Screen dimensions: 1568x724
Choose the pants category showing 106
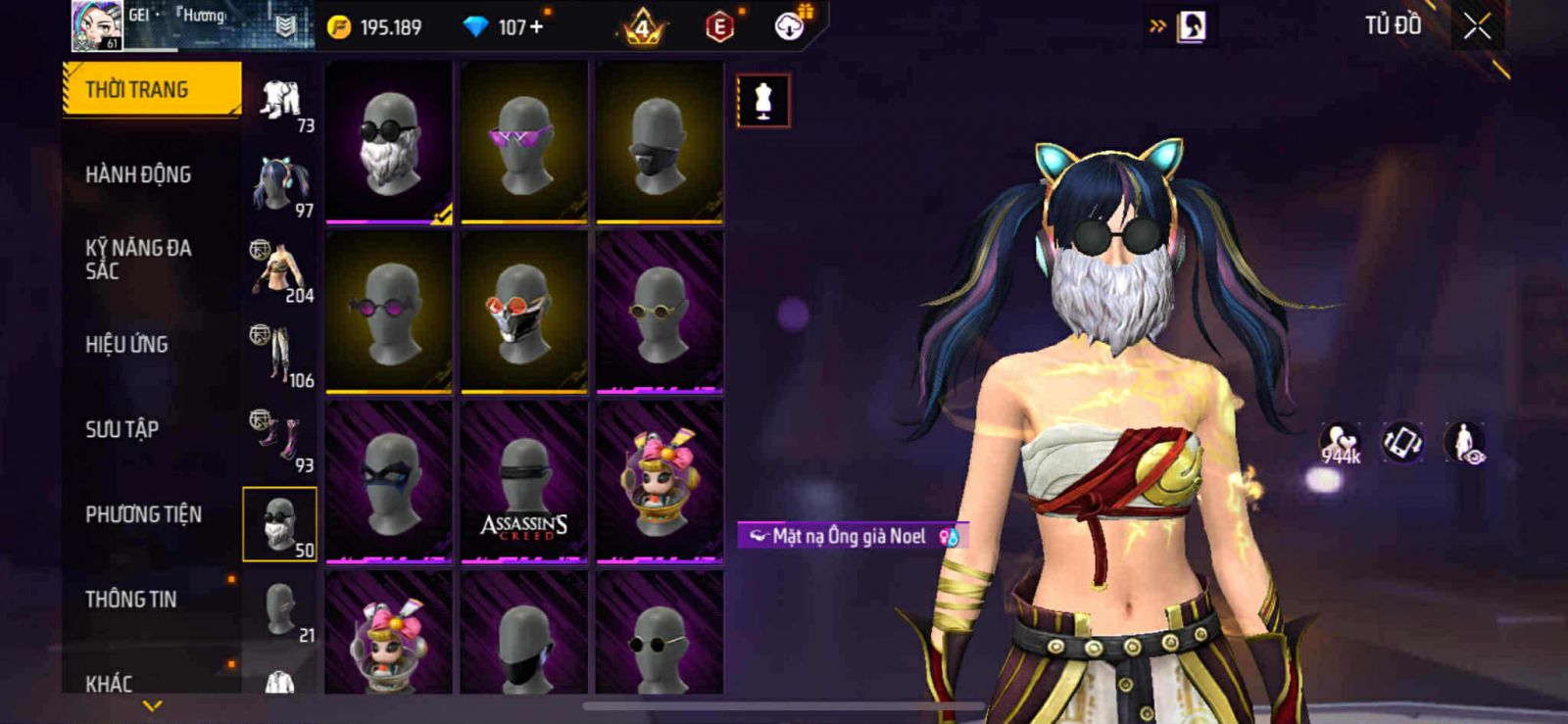(281, 356)
